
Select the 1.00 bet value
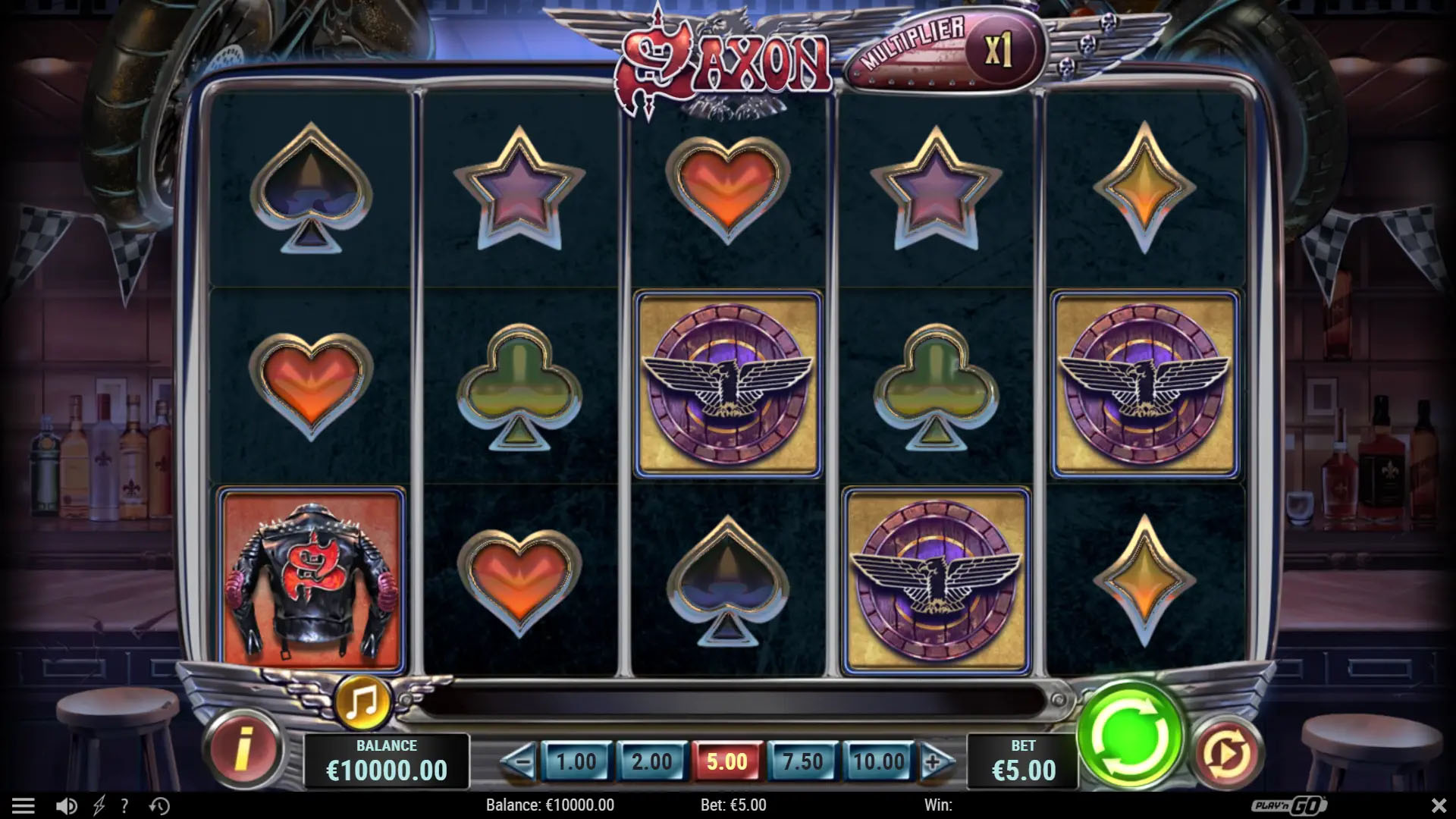576,761
